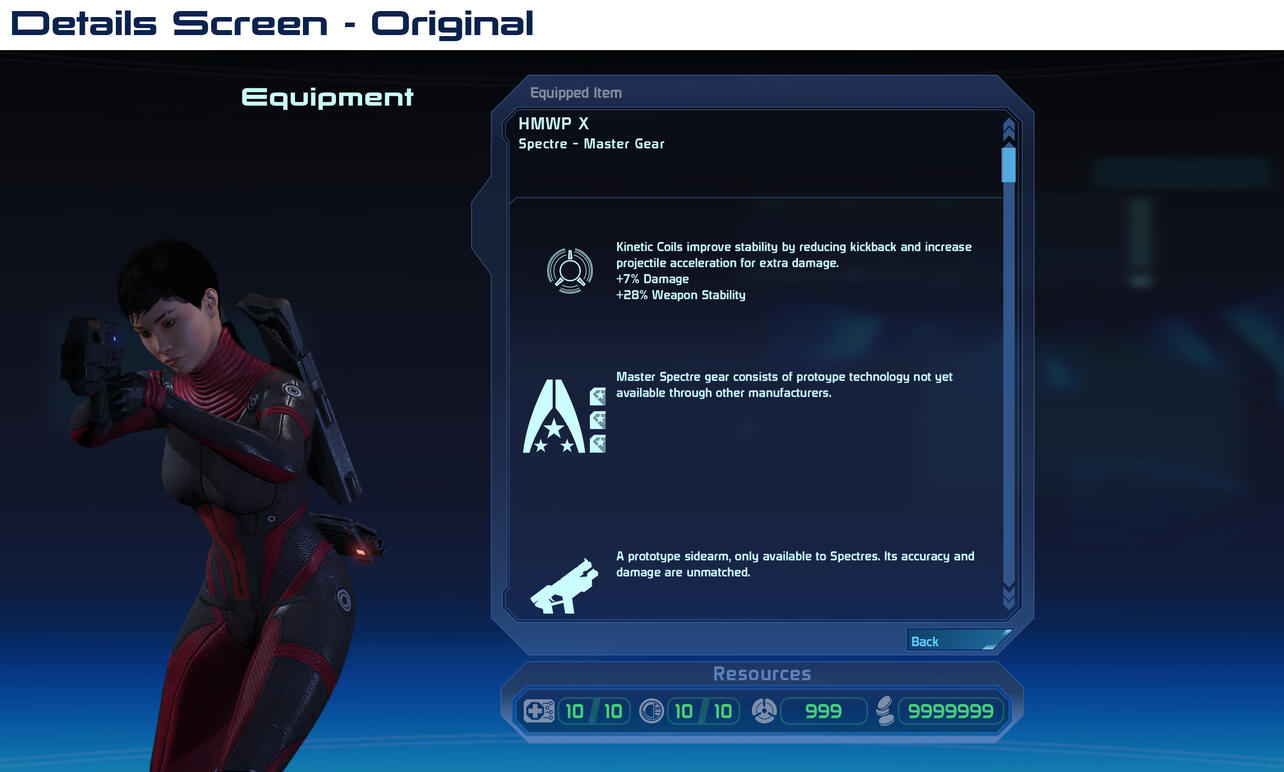1284x772 pixels.
Task: Click the details panel scrollbar thumb
Action: click(1008, 164)
